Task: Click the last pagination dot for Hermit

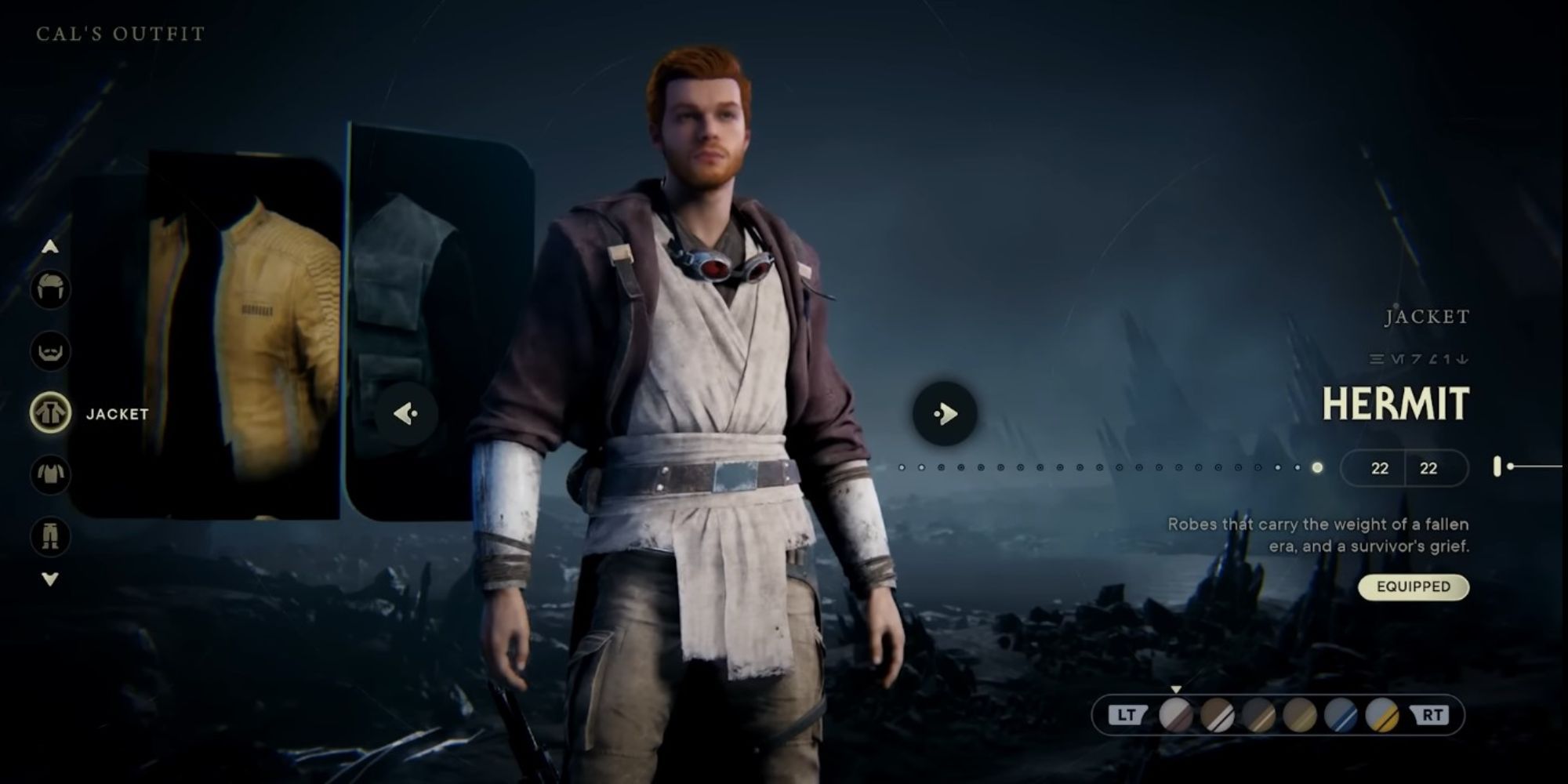Action: point(1316,468)
